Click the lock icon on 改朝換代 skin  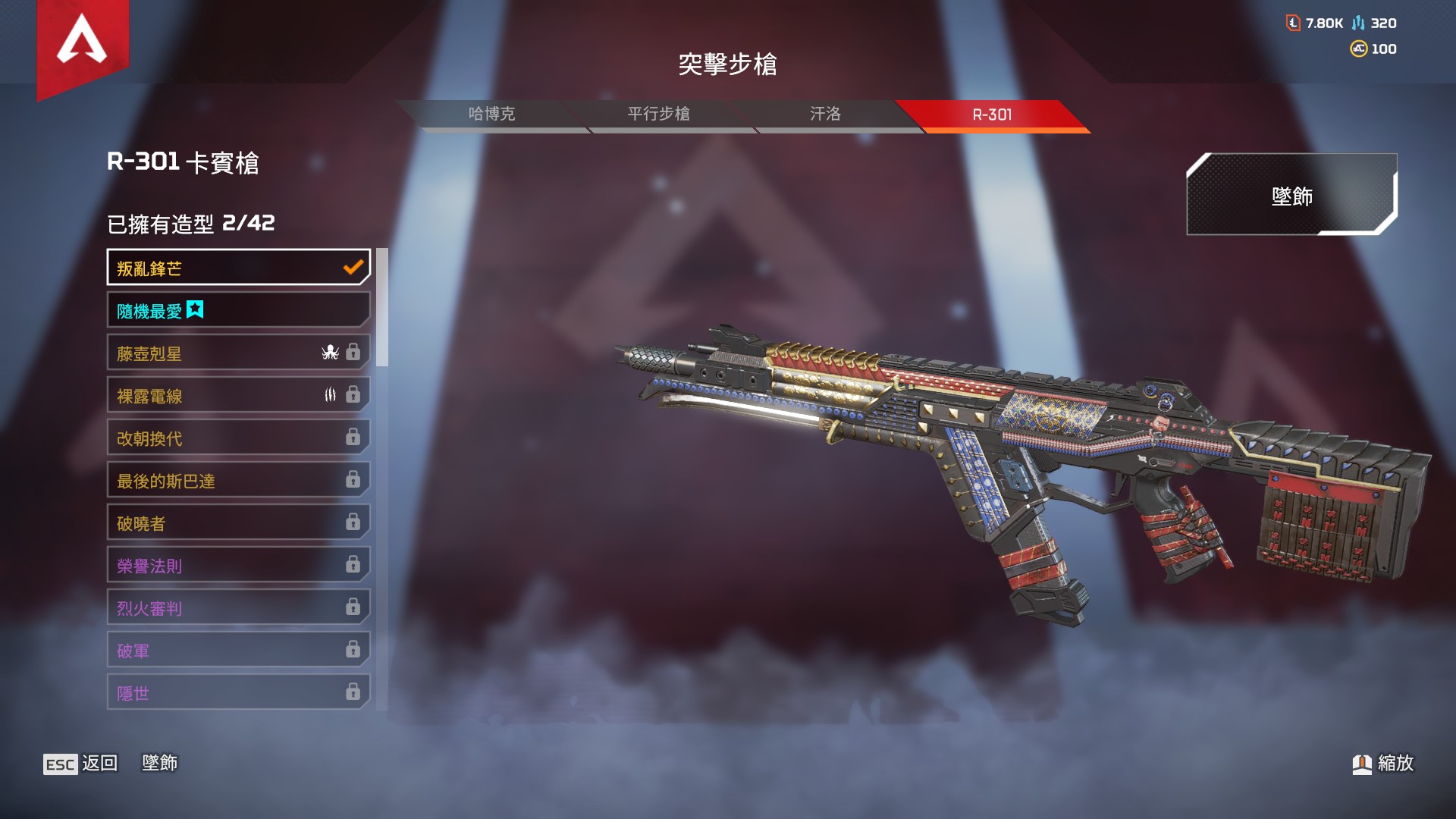[x=351, y=438]
